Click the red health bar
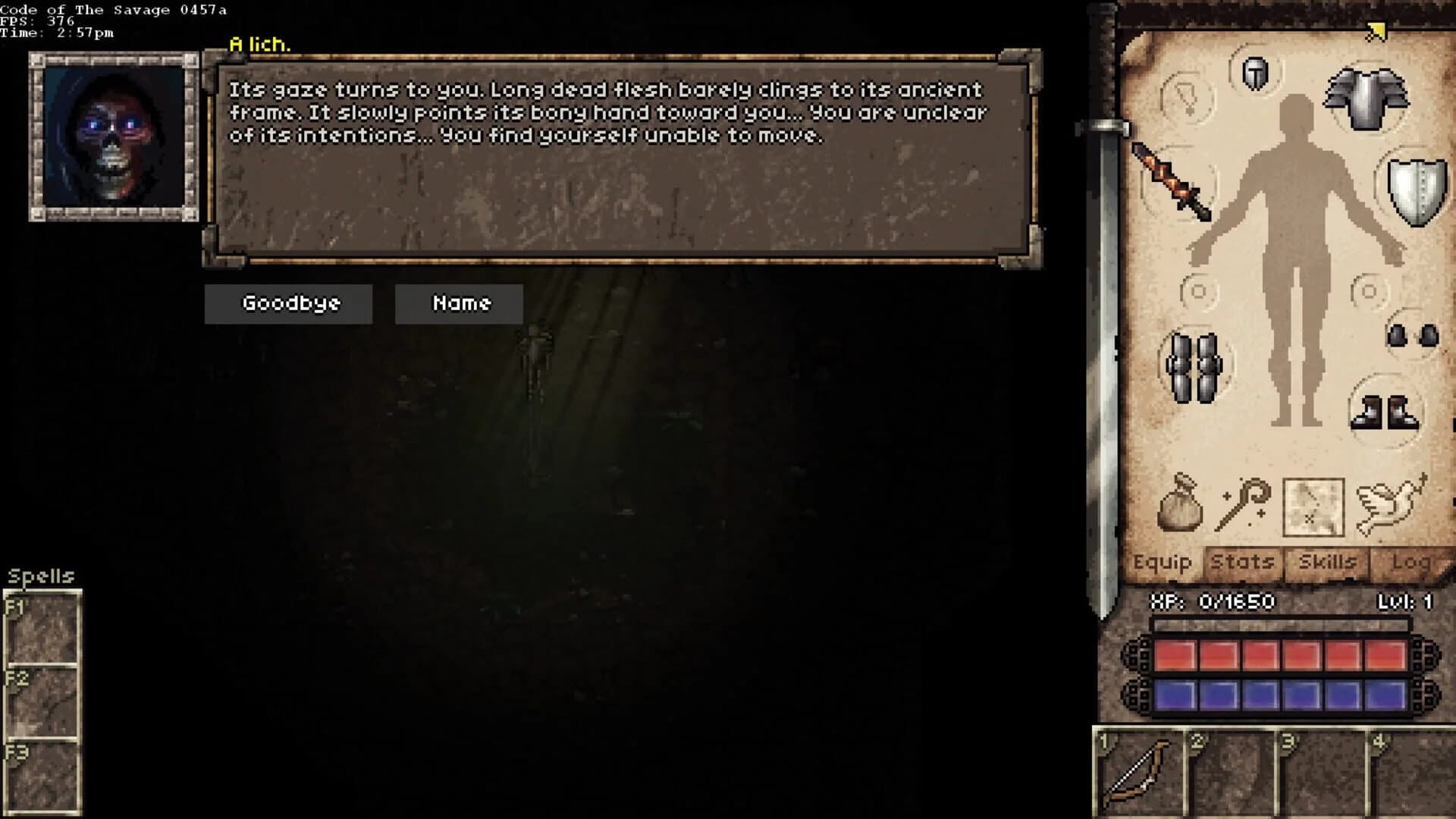 tap(1282, 656)
